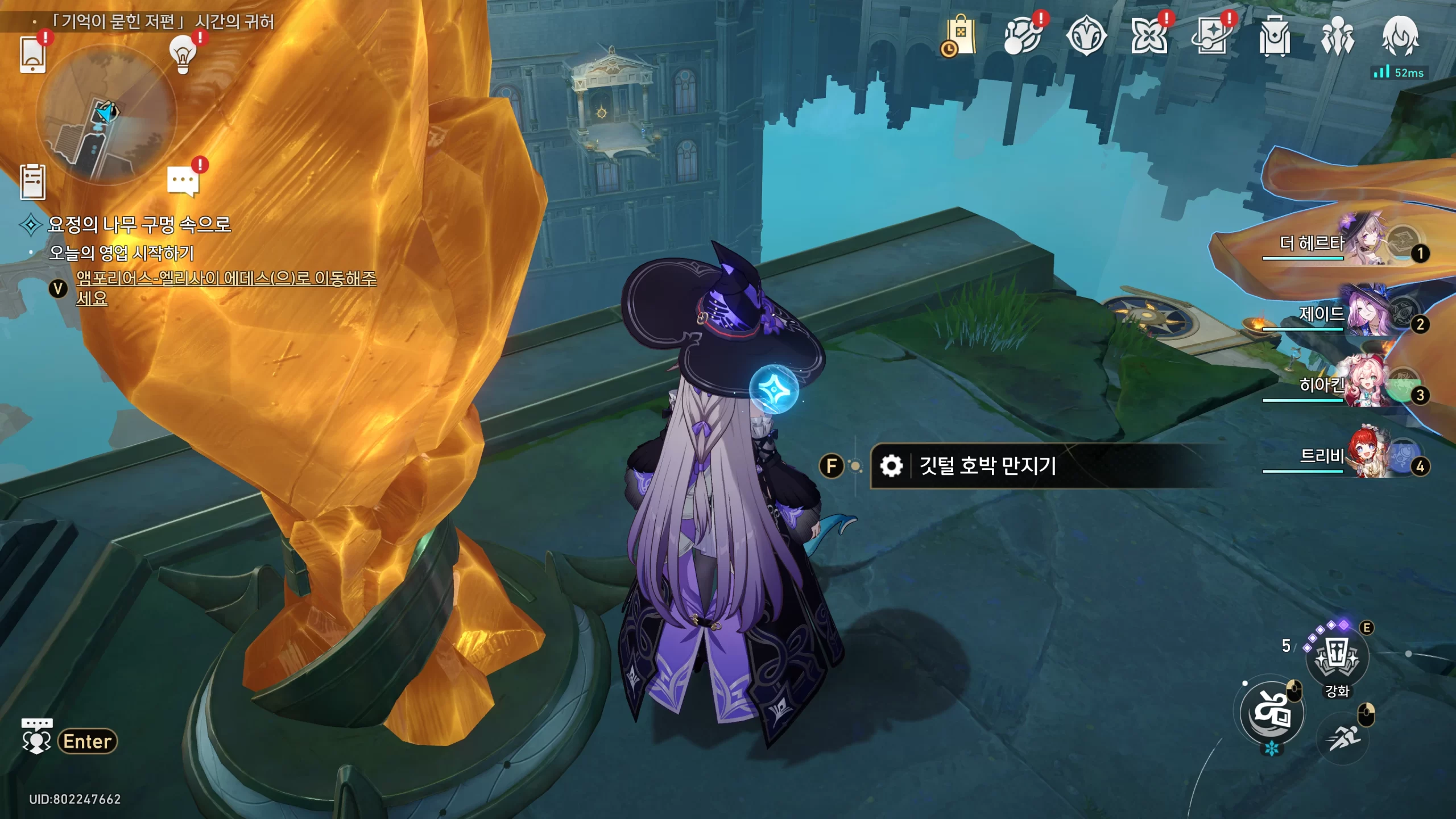This screenshot has height=819, width=1456.
Task: Open the quest clipboard icon
Action: [x=32, y=182]
